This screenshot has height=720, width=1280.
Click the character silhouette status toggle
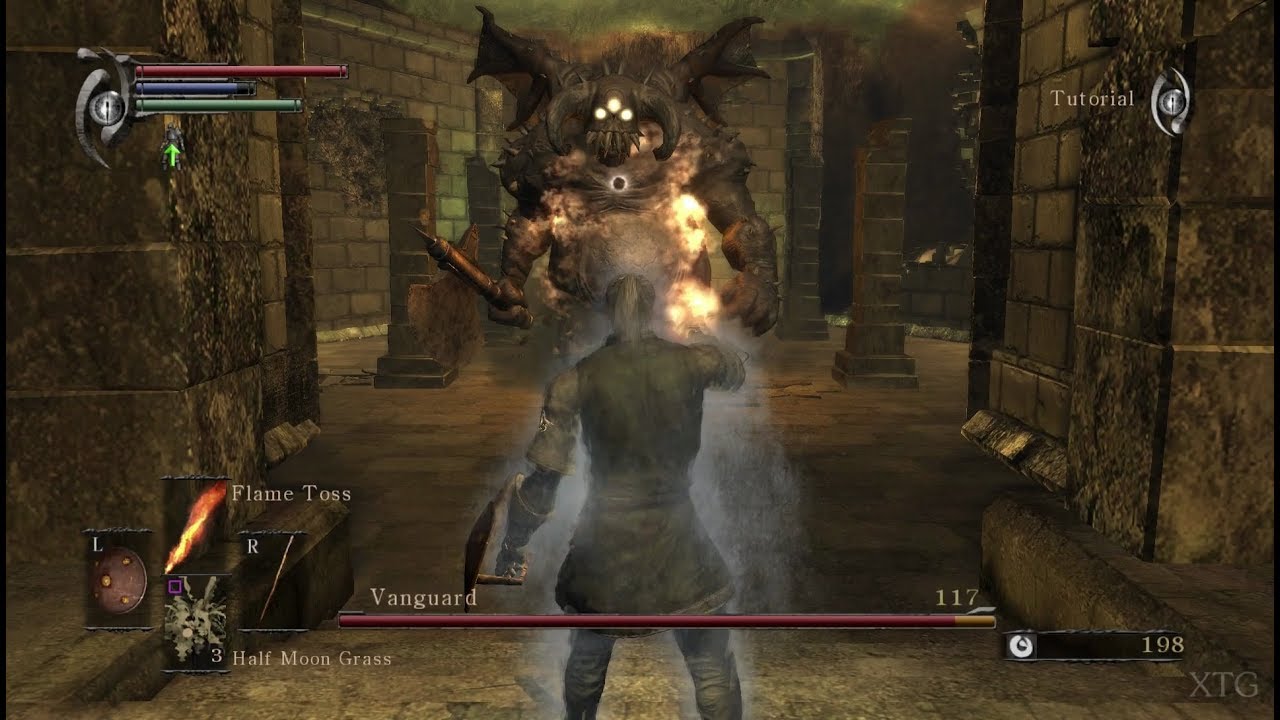[x=172, y=140]
